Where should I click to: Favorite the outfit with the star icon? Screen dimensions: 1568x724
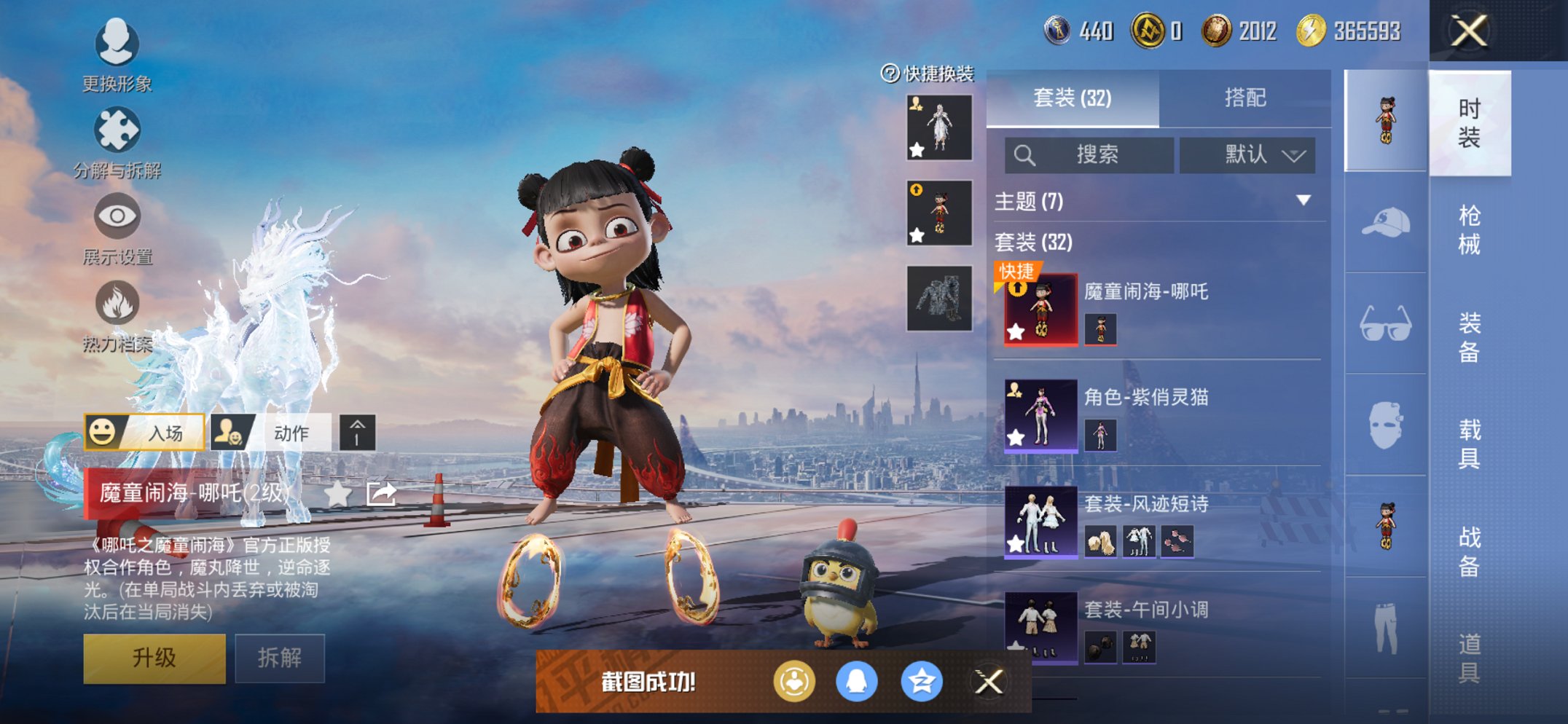(337, 494)
